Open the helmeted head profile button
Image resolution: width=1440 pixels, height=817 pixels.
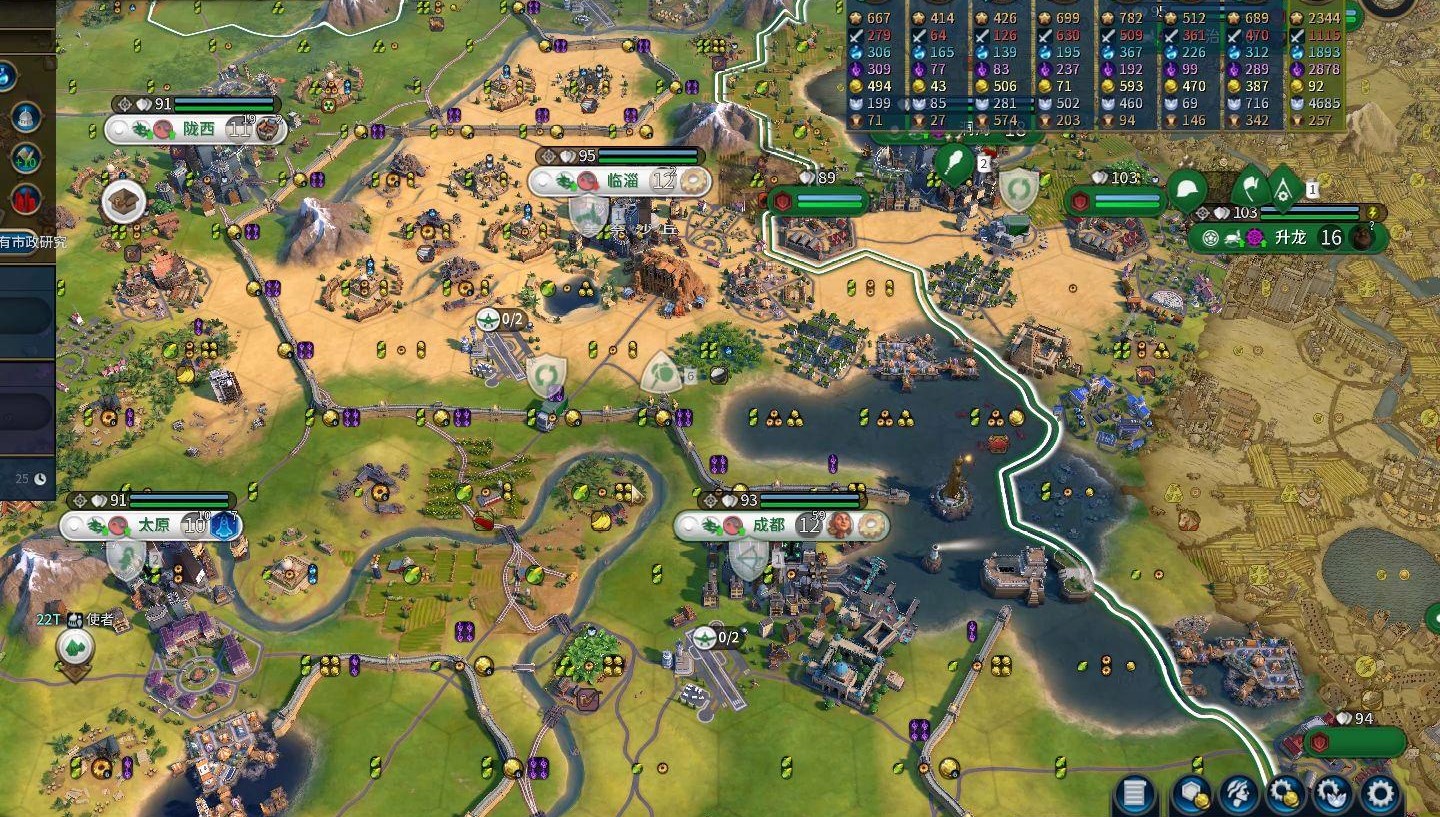(1238, 794)
